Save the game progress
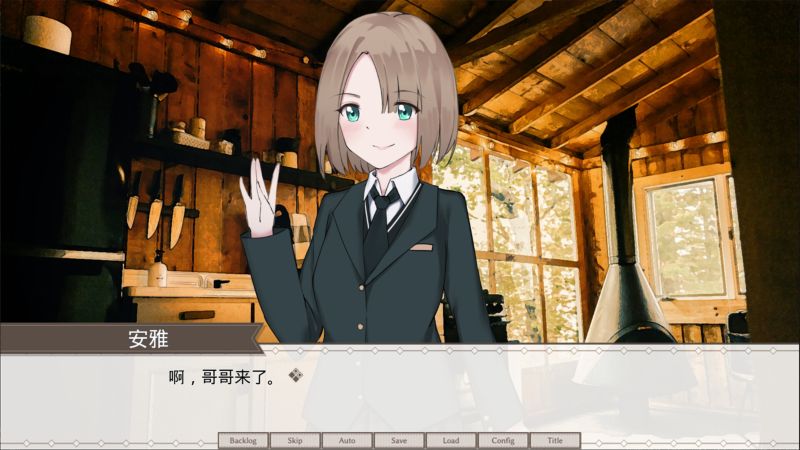 pyautogui.click(x=399, y=440)
